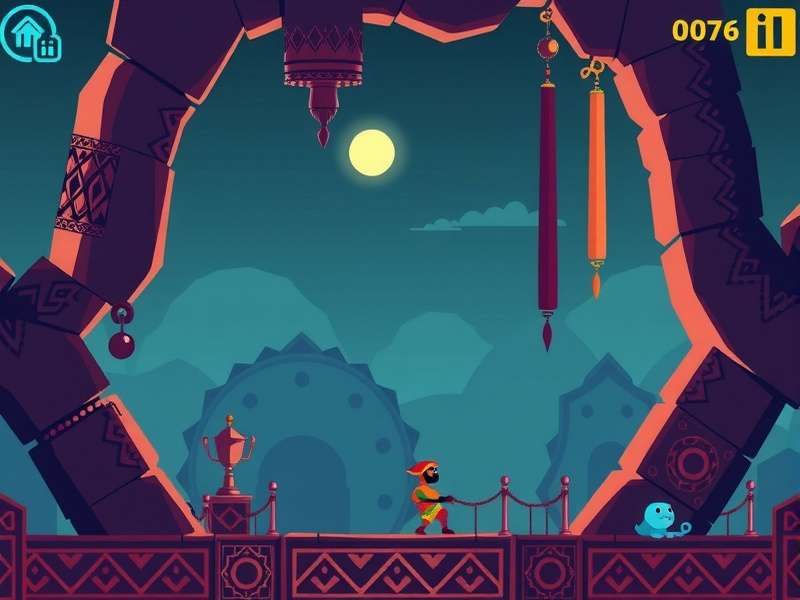Open the home menu icon
This screenshot has width=800, height=600.
pyautogui.click(x=32, y=32)
